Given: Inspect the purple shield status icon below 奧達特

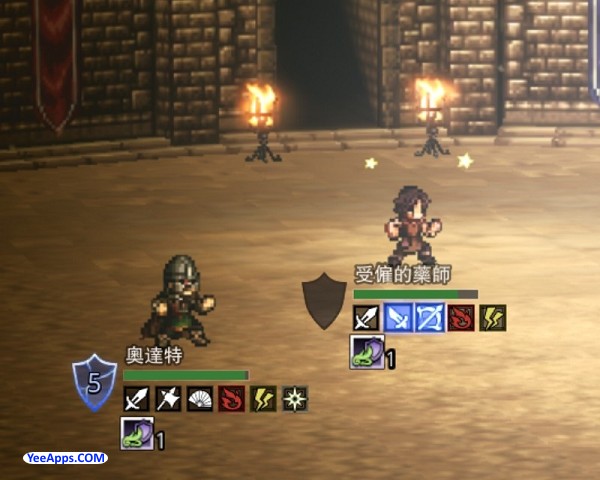Looking at the screenshot, I should point(136,433).
